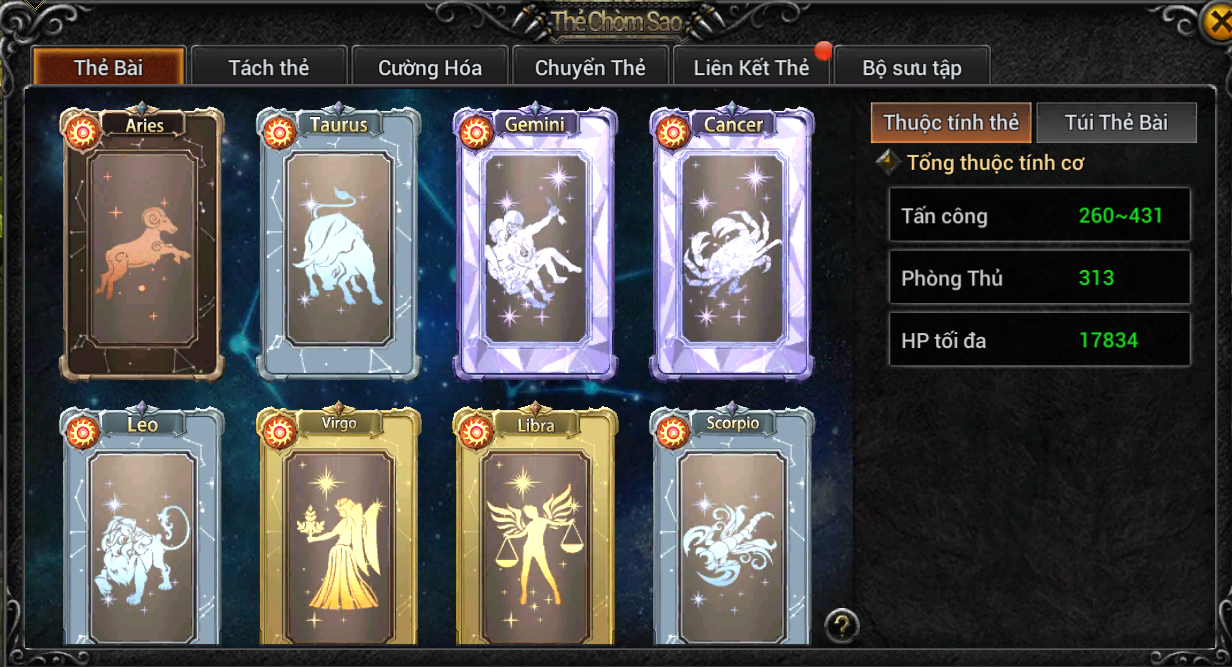Select the Chuyển Thẻ tab
Screen dimensions: 1232x667
590,68
